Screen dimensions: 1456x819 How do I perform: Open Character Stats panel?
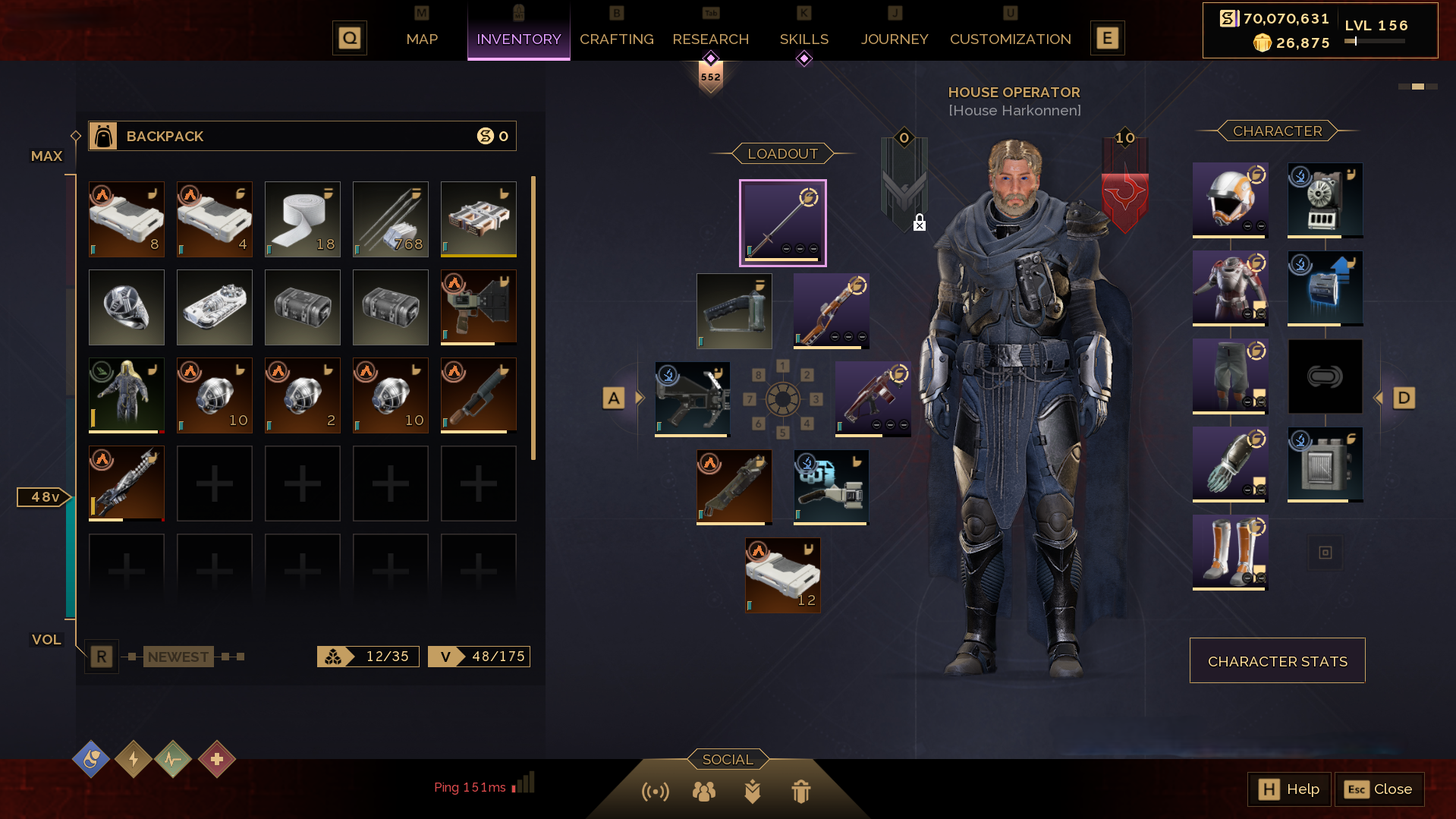1277,660
